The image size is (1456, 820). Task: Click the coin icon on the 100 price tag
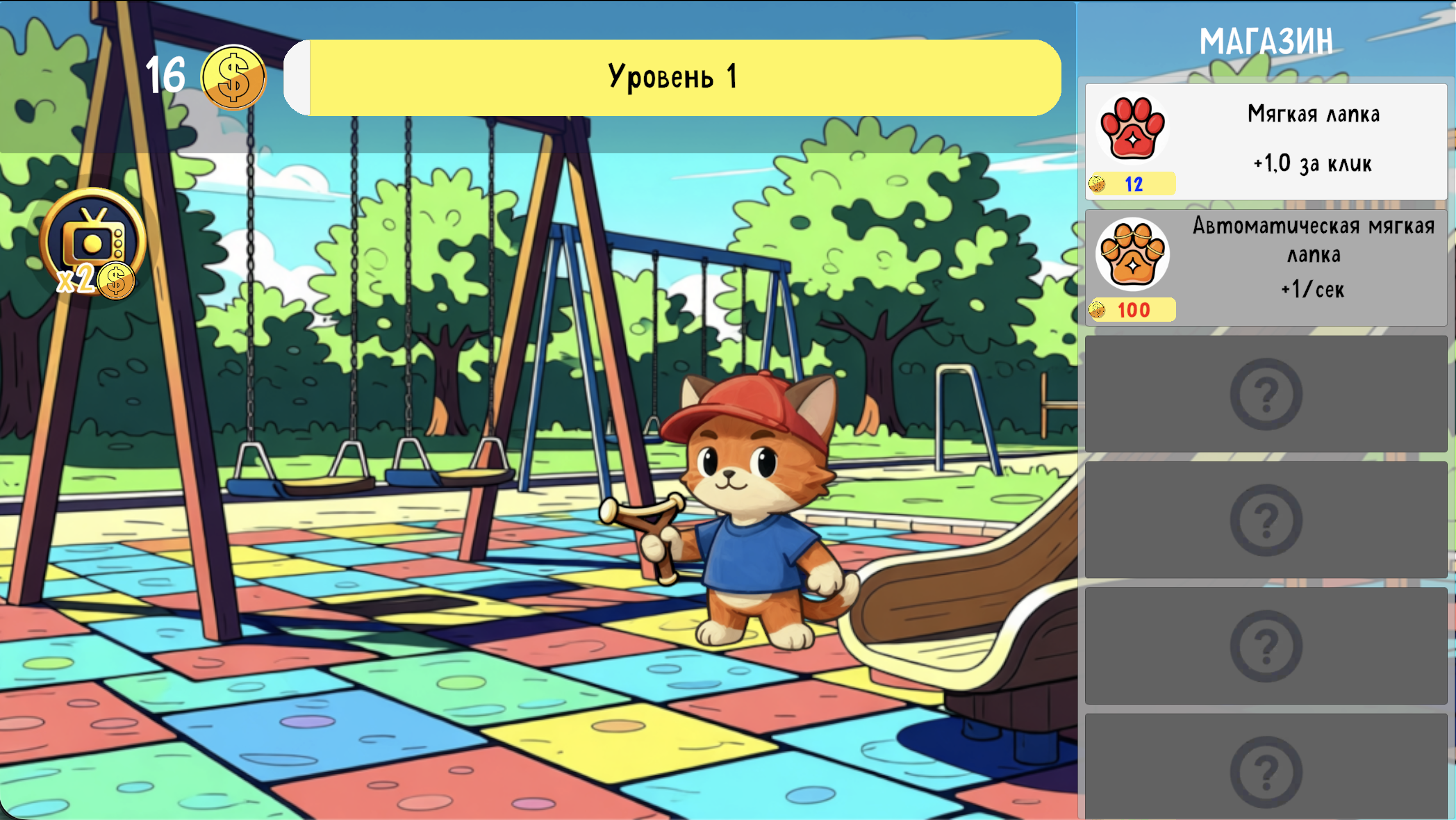pyautogui.click(x=1099, y=311)
